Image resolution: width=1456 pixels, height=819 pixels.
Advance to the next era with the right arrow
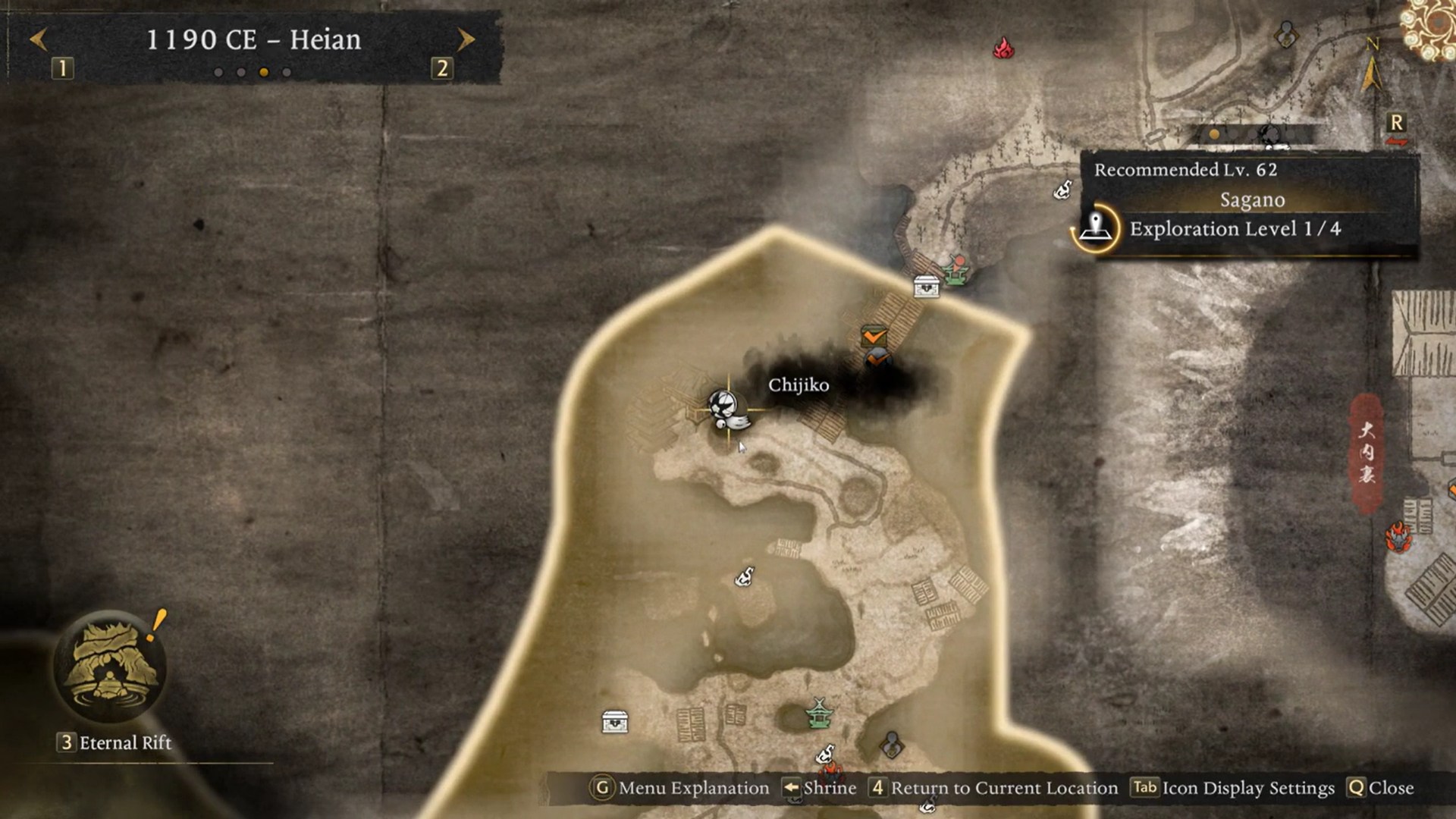tap(464, 40)
